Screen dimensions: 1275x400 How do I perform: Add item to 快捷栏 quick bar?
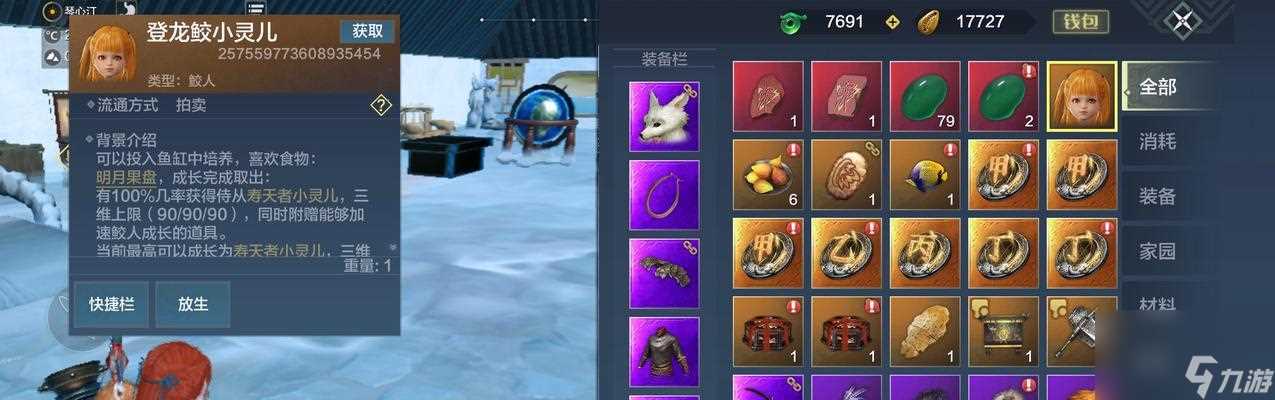[x=111, y=304]
